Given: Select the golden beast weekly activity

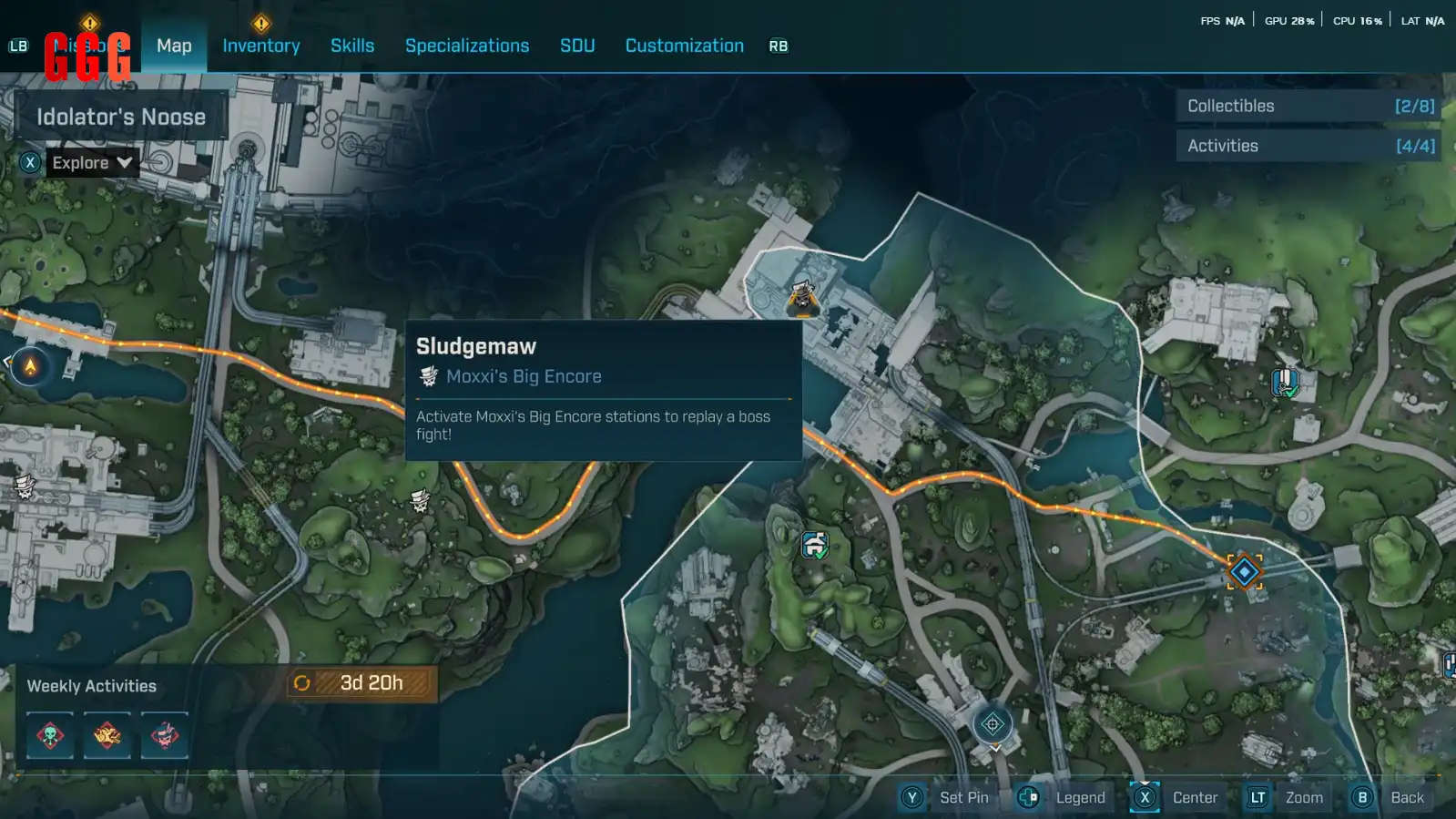Looking at the screenshot, I should (107, 735).
